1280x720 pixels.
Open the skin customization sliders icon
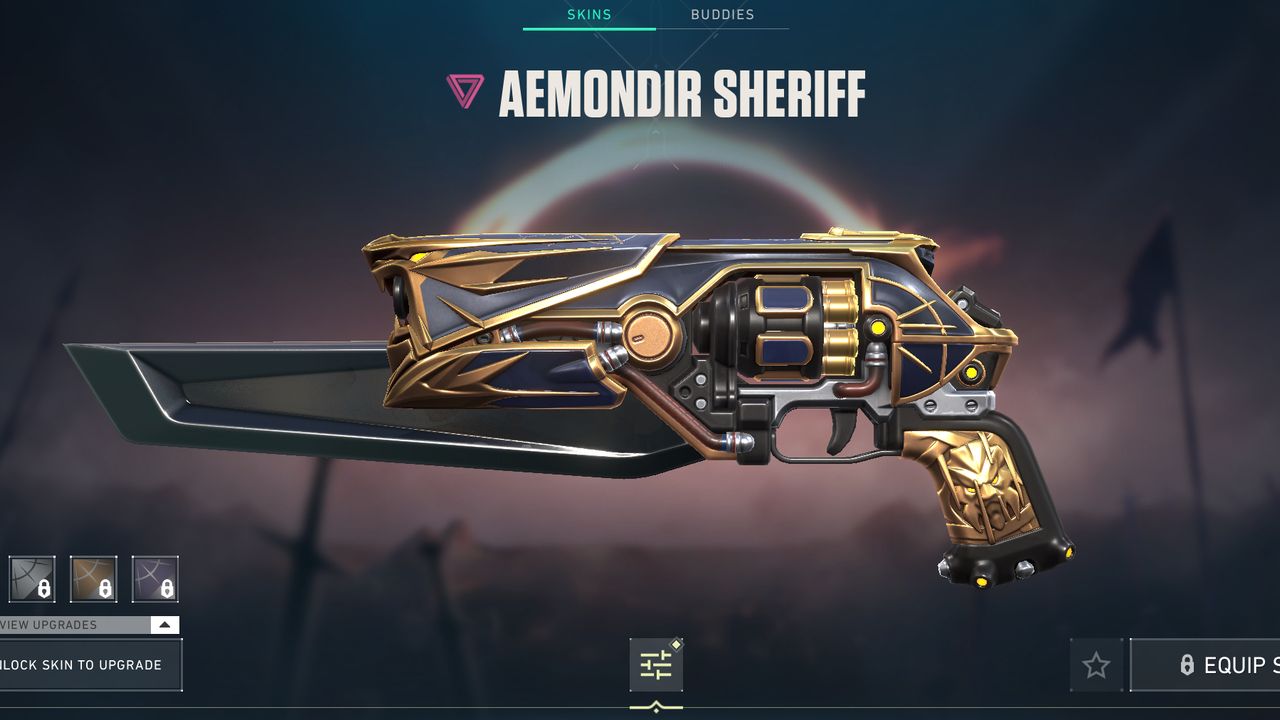(655, 663)
